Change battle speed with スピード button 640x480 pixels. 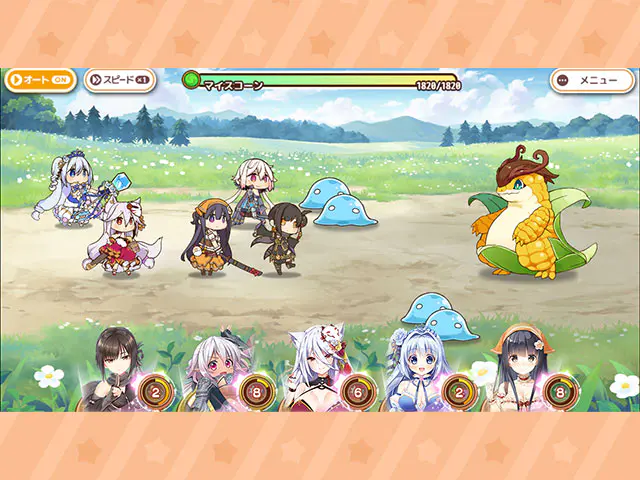120,80
